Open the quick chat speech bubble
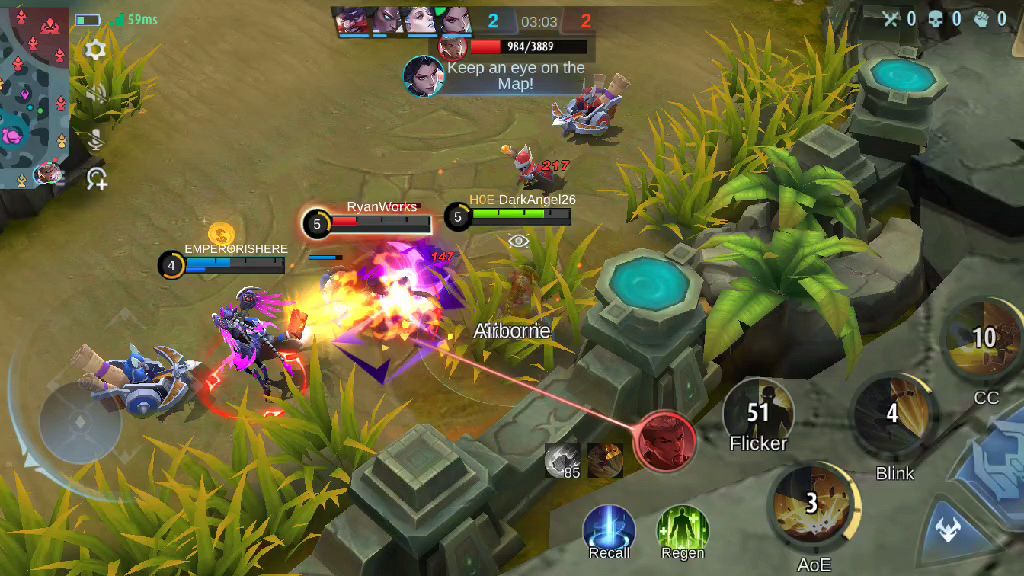This screenshot has height=576, width=1024. (96, 180)
